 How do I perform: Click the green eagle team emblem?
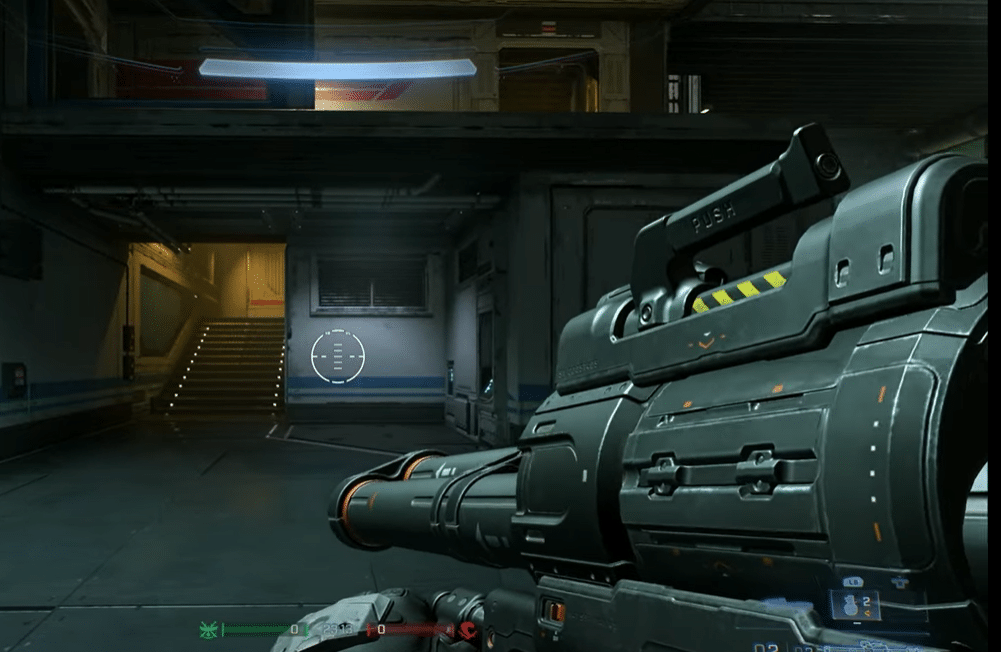209,630
